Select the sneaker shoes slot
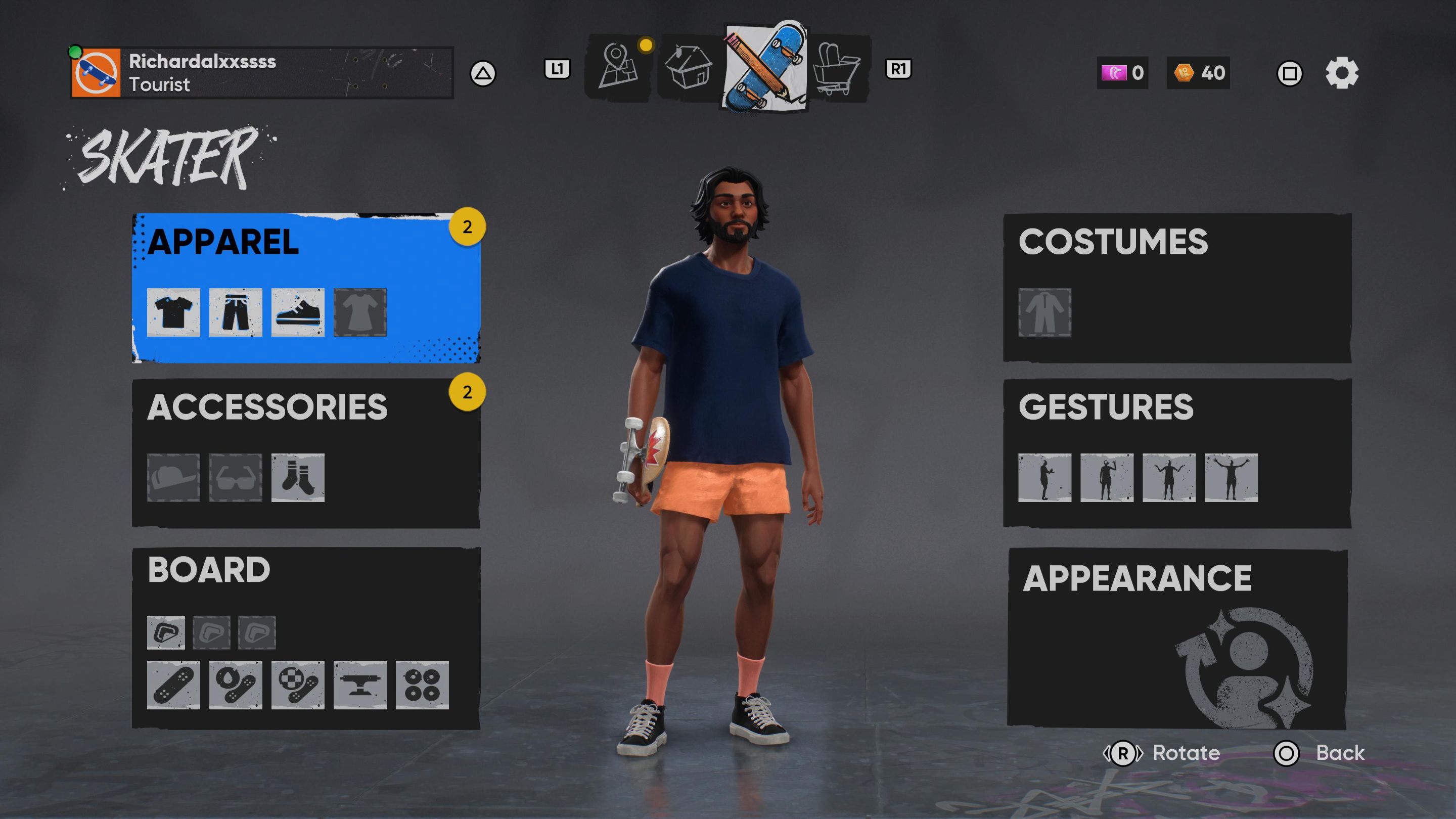 pos(297,312)
